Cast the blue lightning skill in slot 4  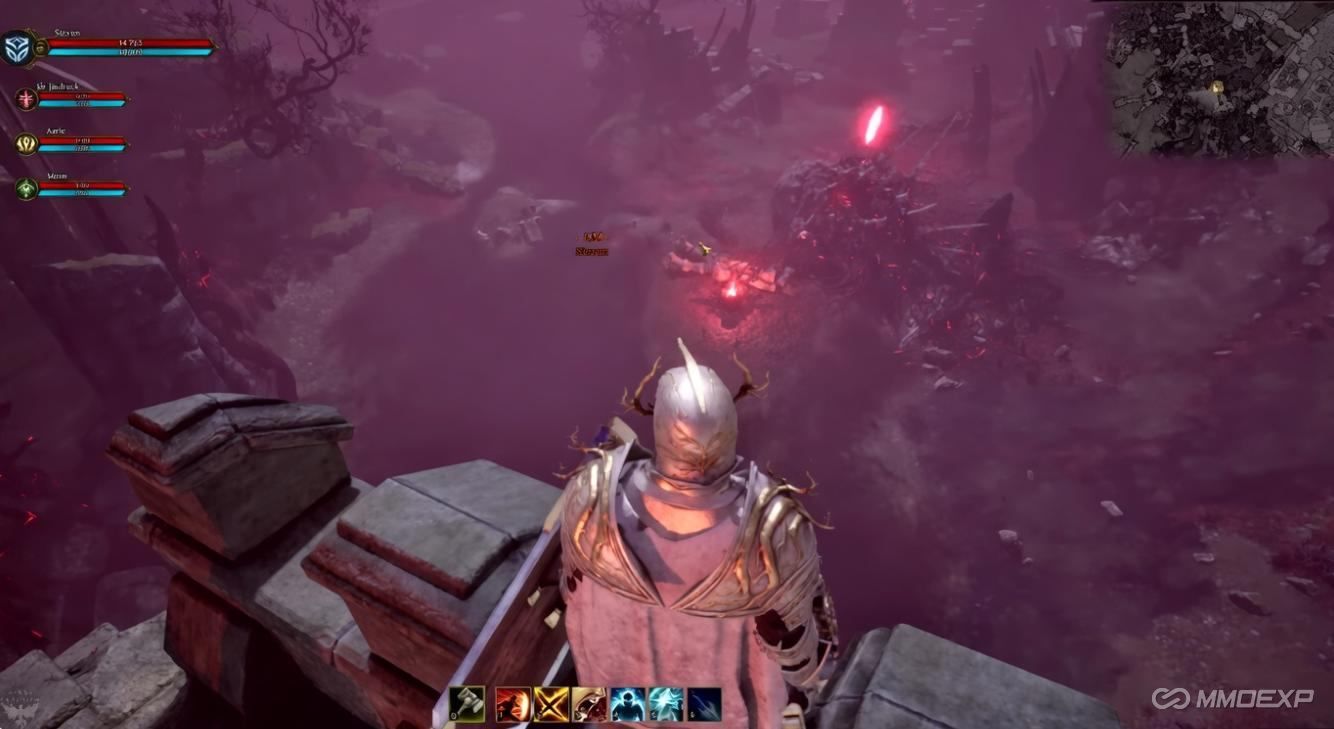629,707
